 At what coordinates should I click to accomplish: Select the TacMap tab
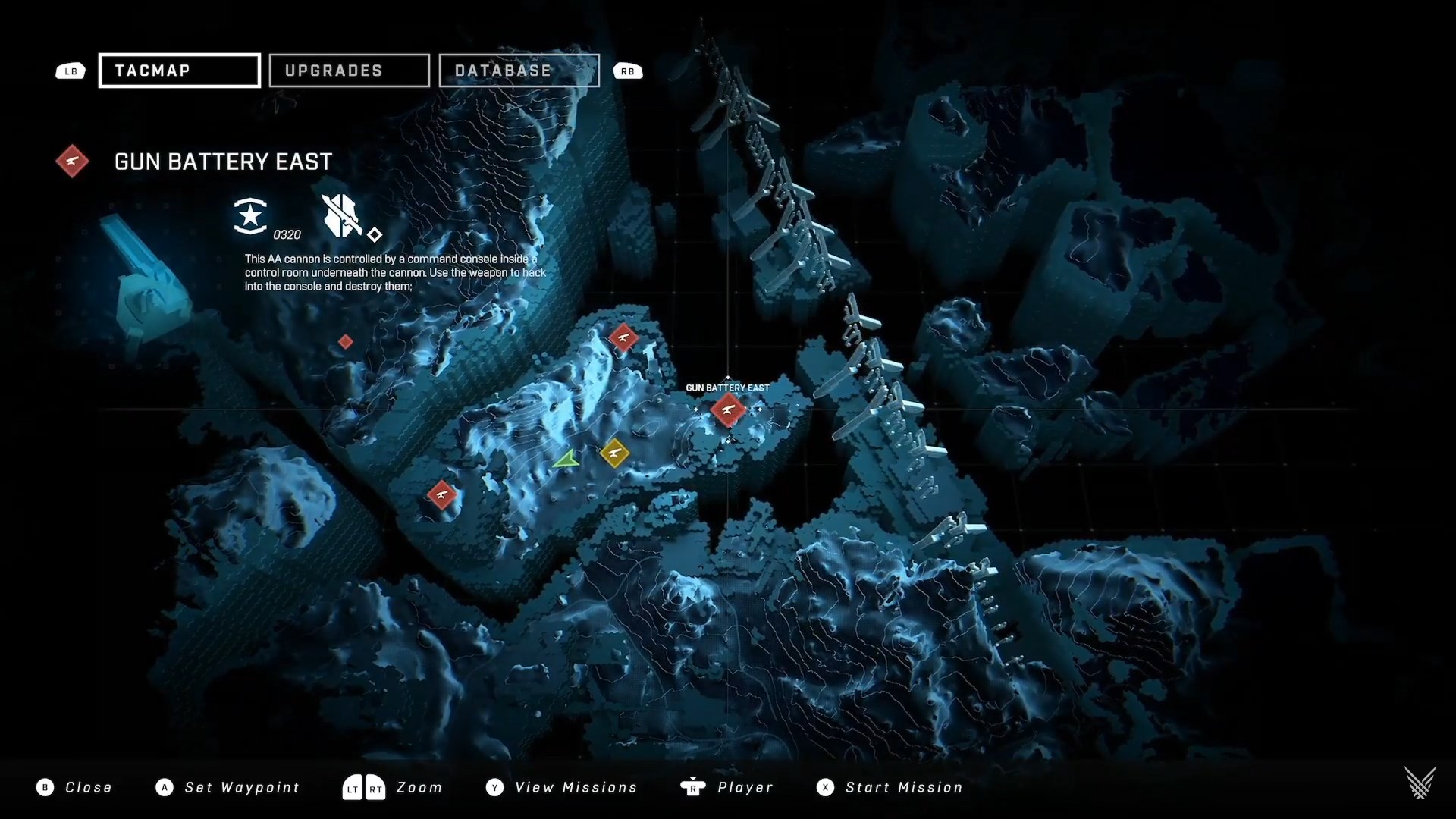(x=180, y=71)
